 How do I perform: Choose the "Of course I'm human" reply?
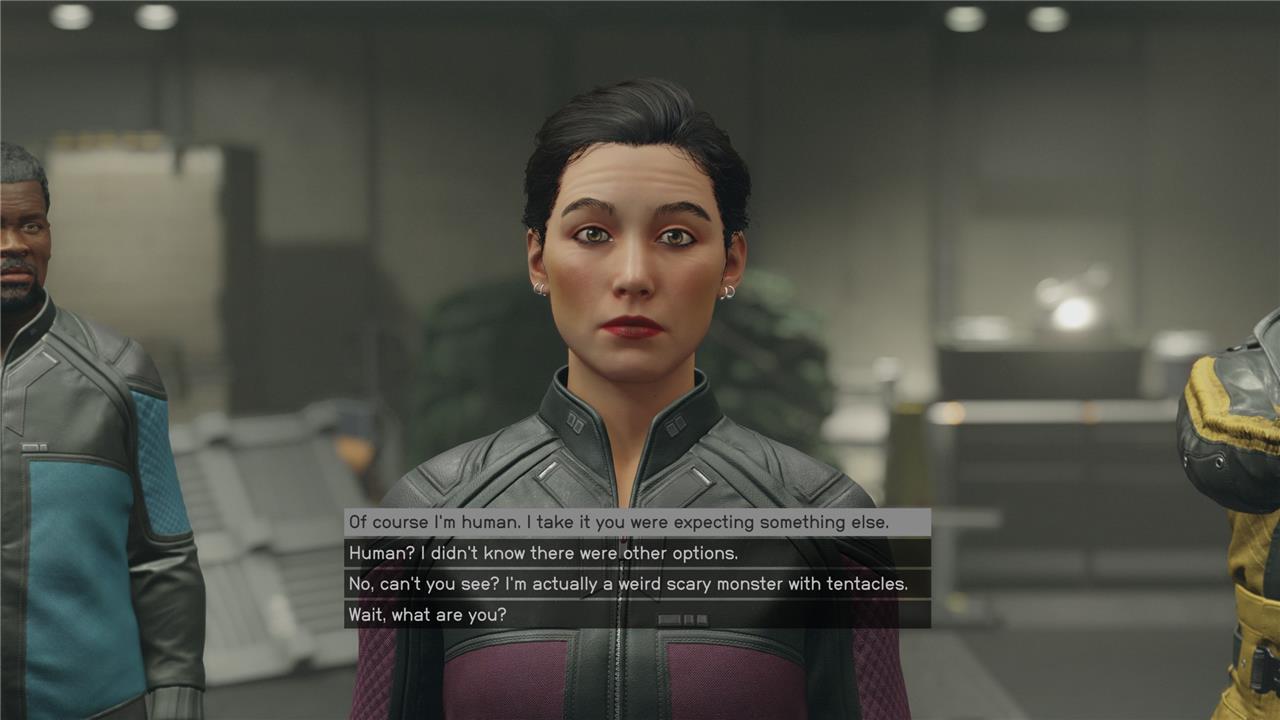click(x=618, y=522)
